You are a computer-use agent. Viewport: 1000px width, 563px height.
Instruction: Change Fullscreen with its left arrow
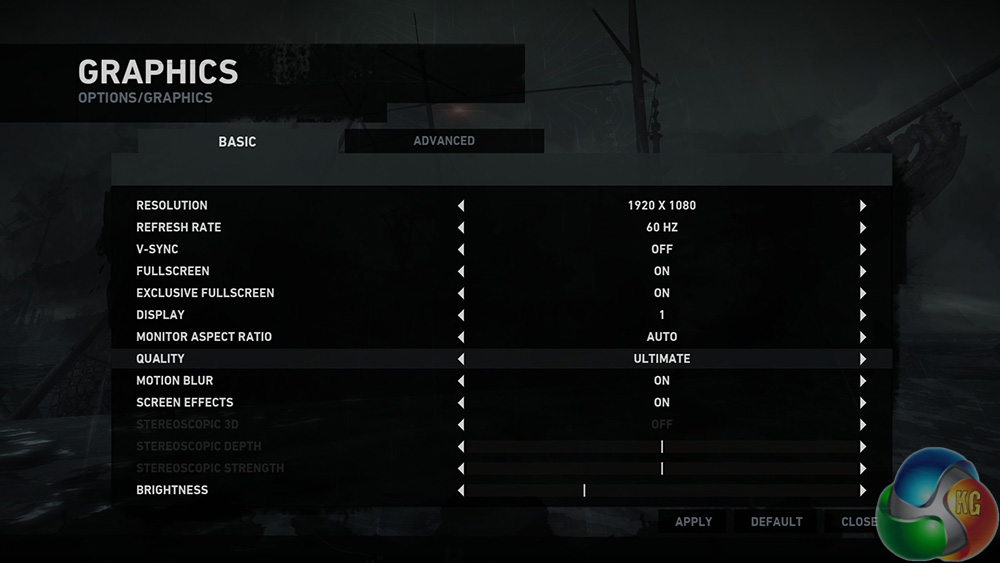point(461,272)
